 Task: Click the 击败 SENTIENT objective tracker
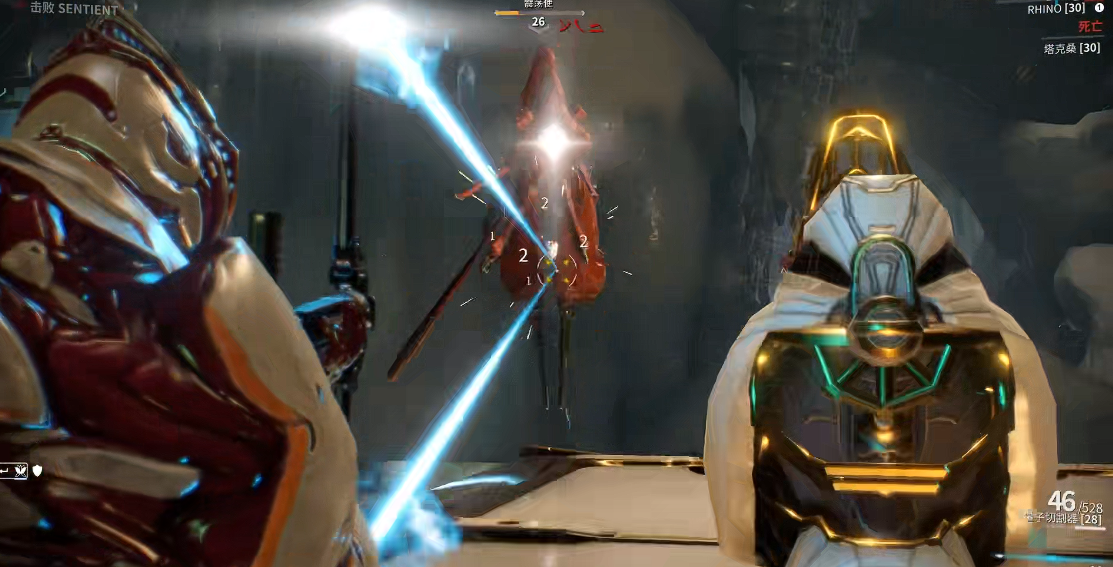[74, 8]
